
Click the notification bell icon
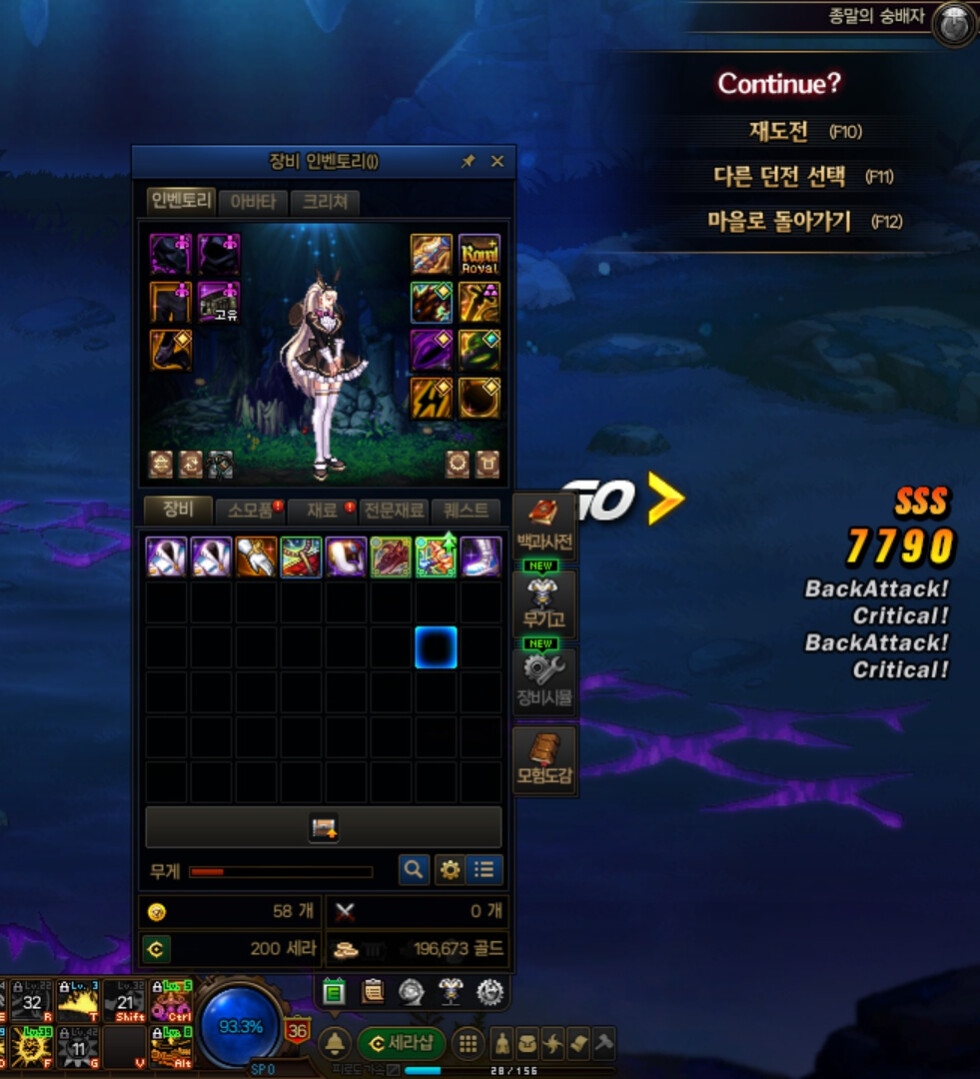coord(336,1043)
